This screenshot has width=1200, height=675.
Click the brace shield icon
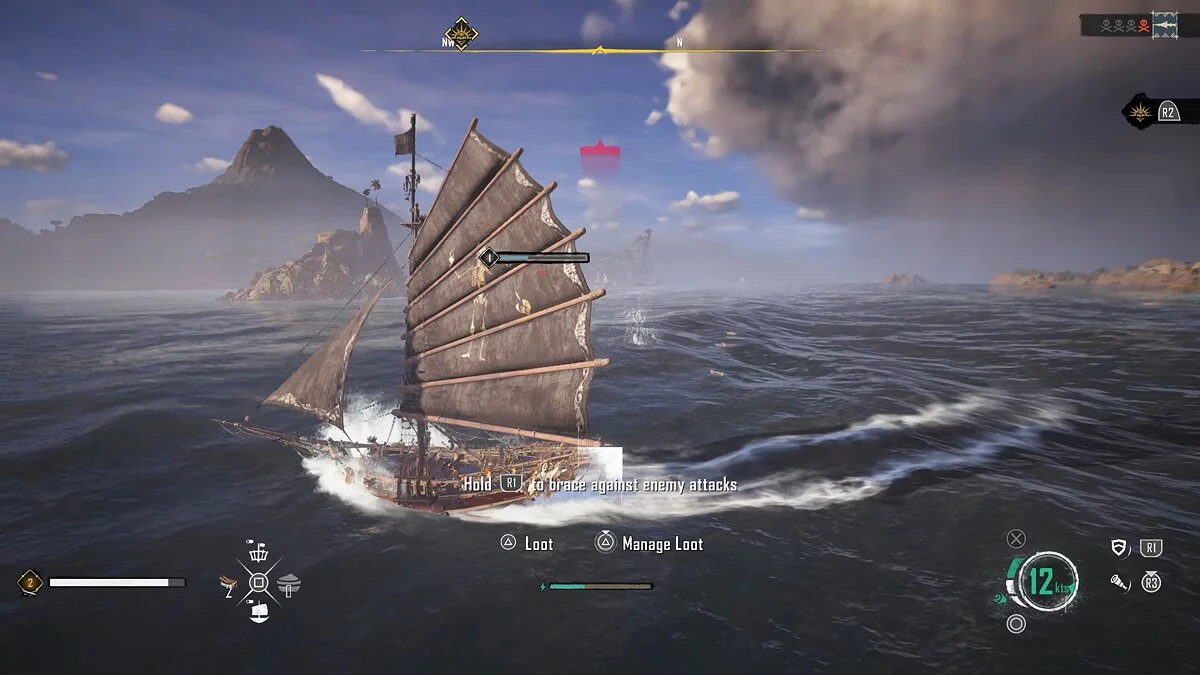point(1119,547)
